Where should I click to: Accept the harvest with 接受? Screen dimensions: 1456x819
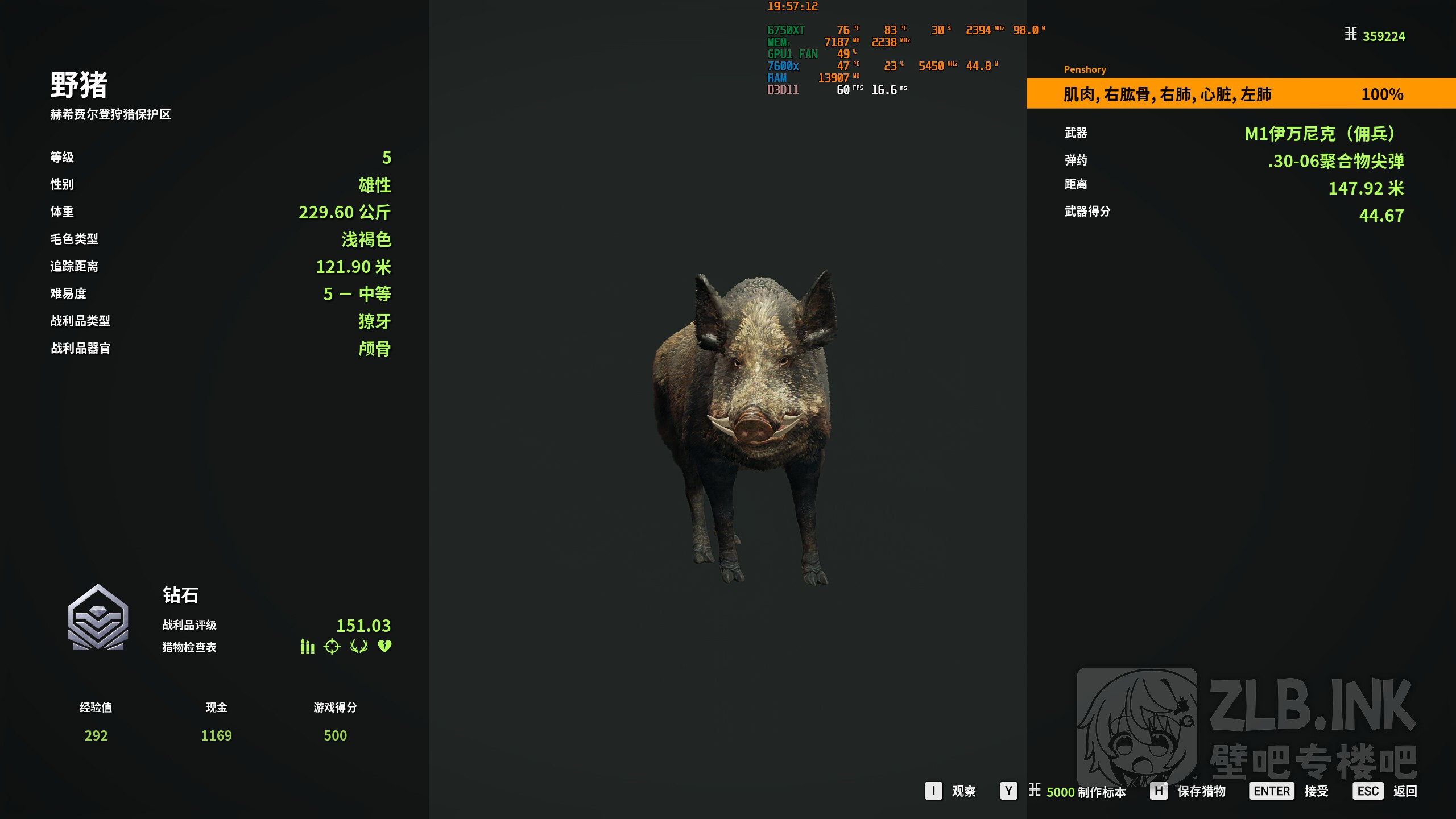[x=1289, y=791]
